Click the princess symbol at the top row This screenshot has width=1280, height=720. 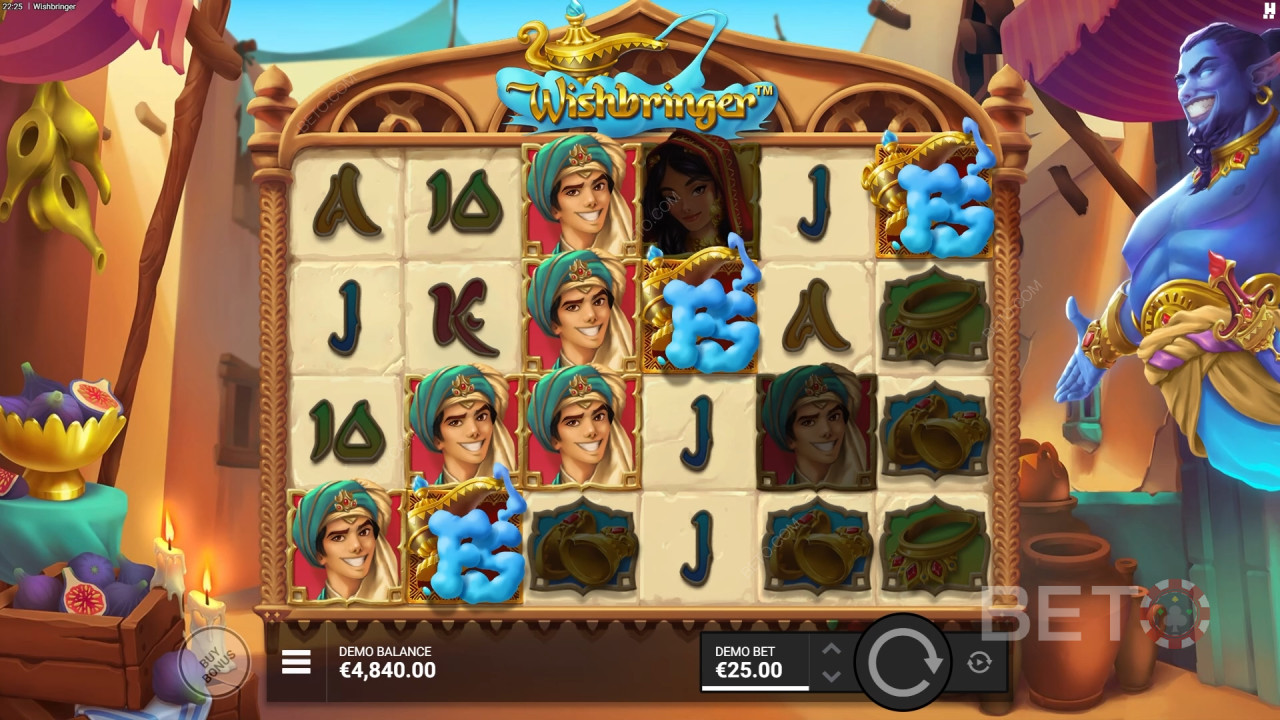[x=690, y=200]
